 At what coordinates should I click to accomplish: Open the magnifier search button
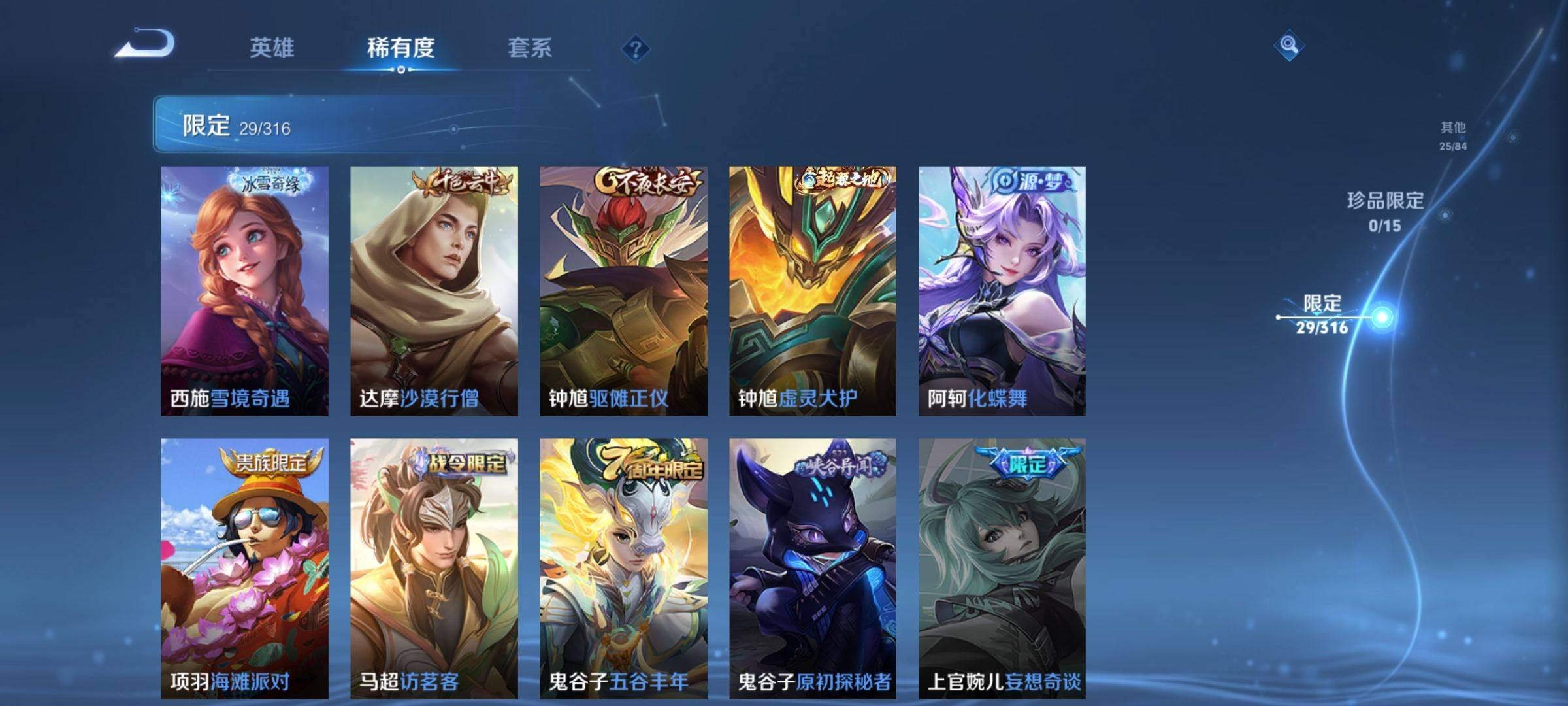[x=1288, y=45]
